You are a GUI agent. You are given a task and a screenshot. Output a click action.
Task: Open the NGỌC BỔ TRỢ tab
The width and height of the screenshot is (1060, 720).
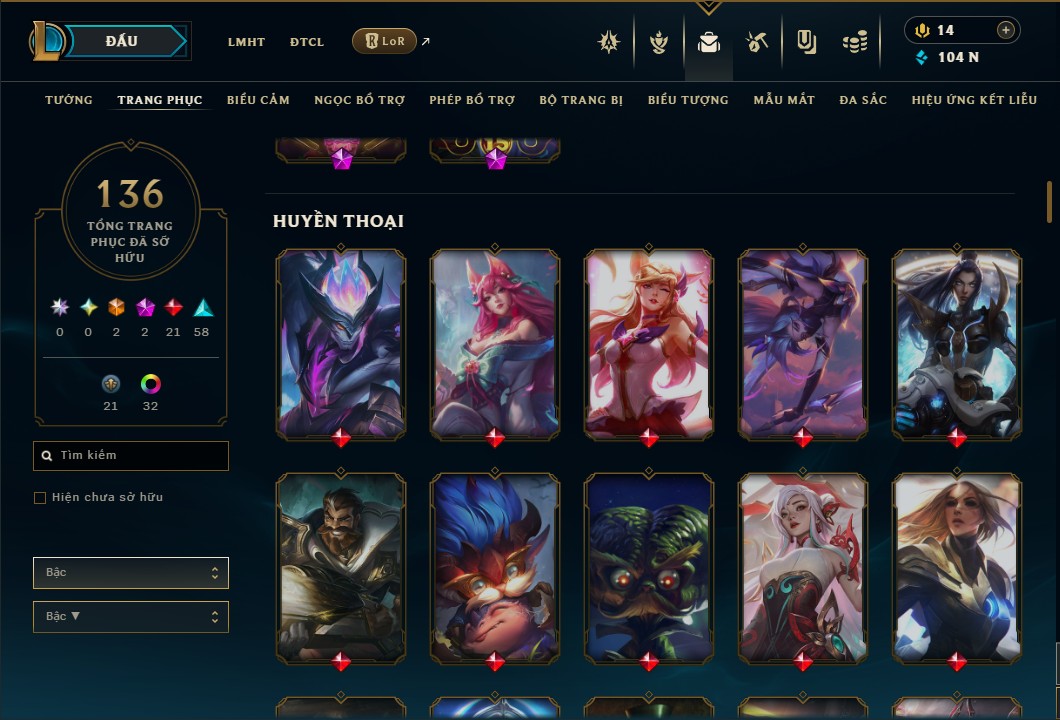pyautogui.click(x=359, y=100)
